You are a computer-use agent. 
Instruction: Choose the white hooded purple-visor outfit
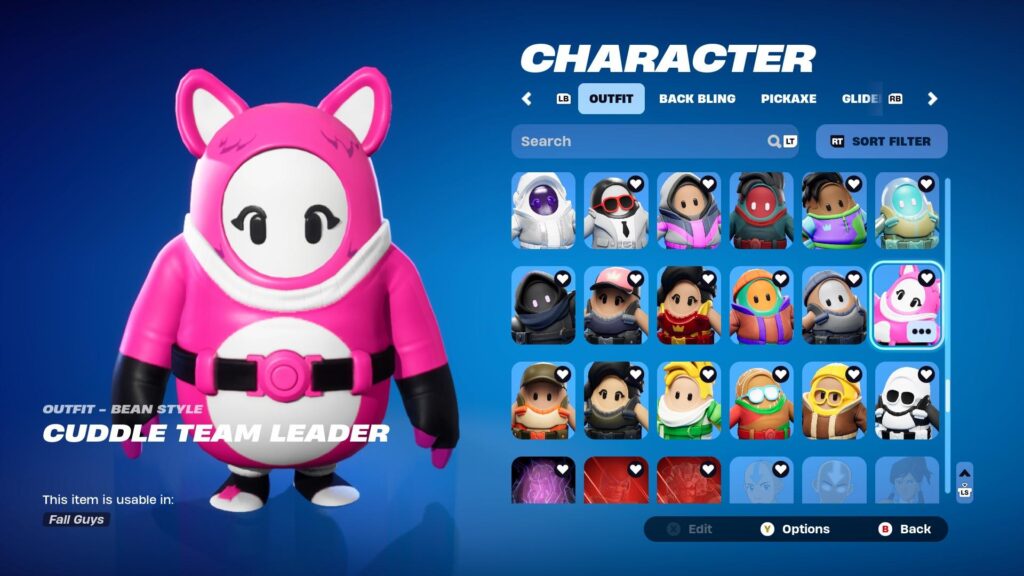[x=543, y=210]
